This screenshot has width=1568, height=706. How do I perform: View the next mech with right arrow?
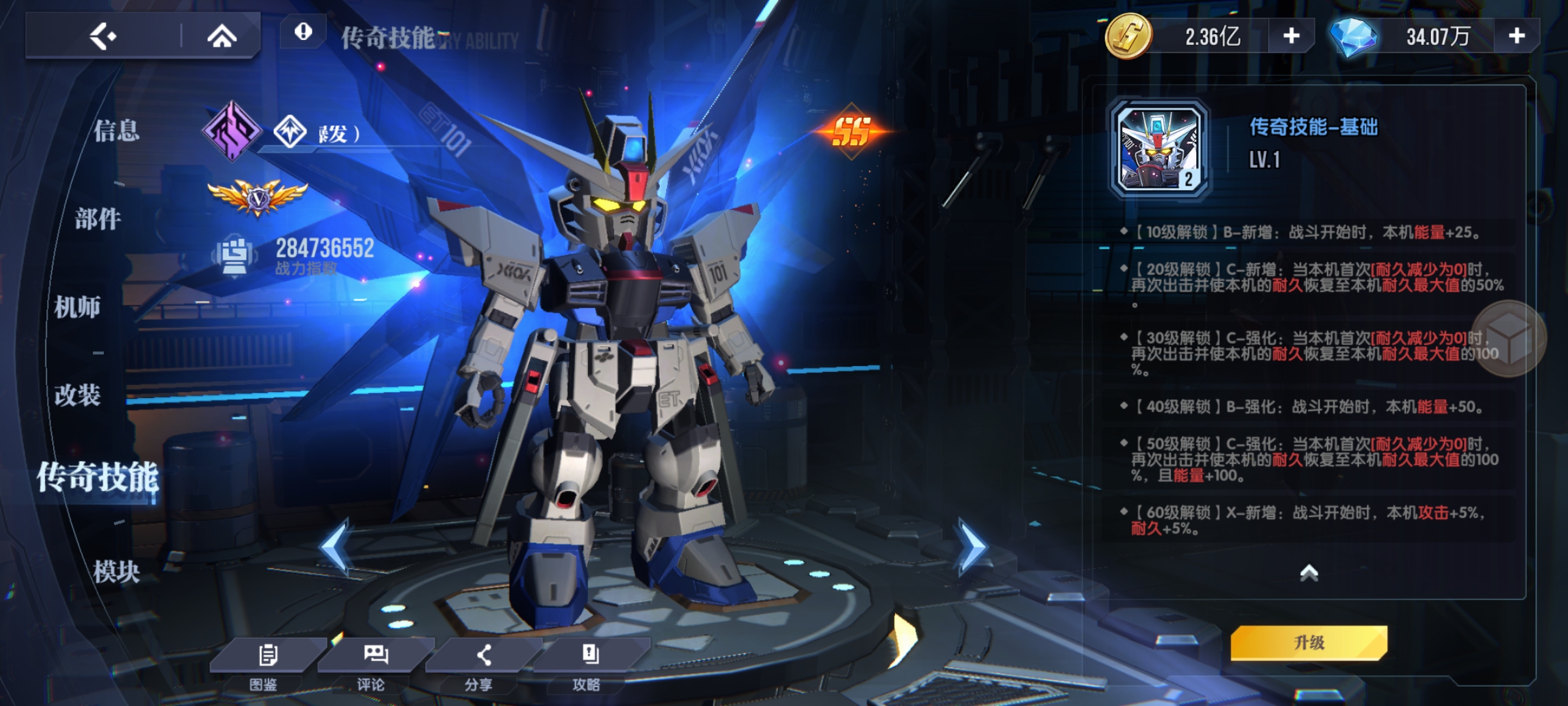click(971, 546)
